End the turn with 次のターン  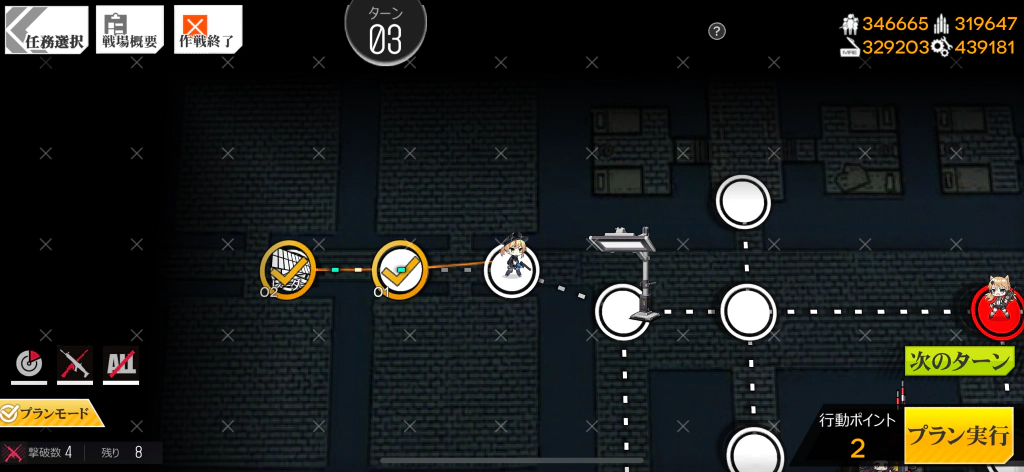[x=959, y=361]
